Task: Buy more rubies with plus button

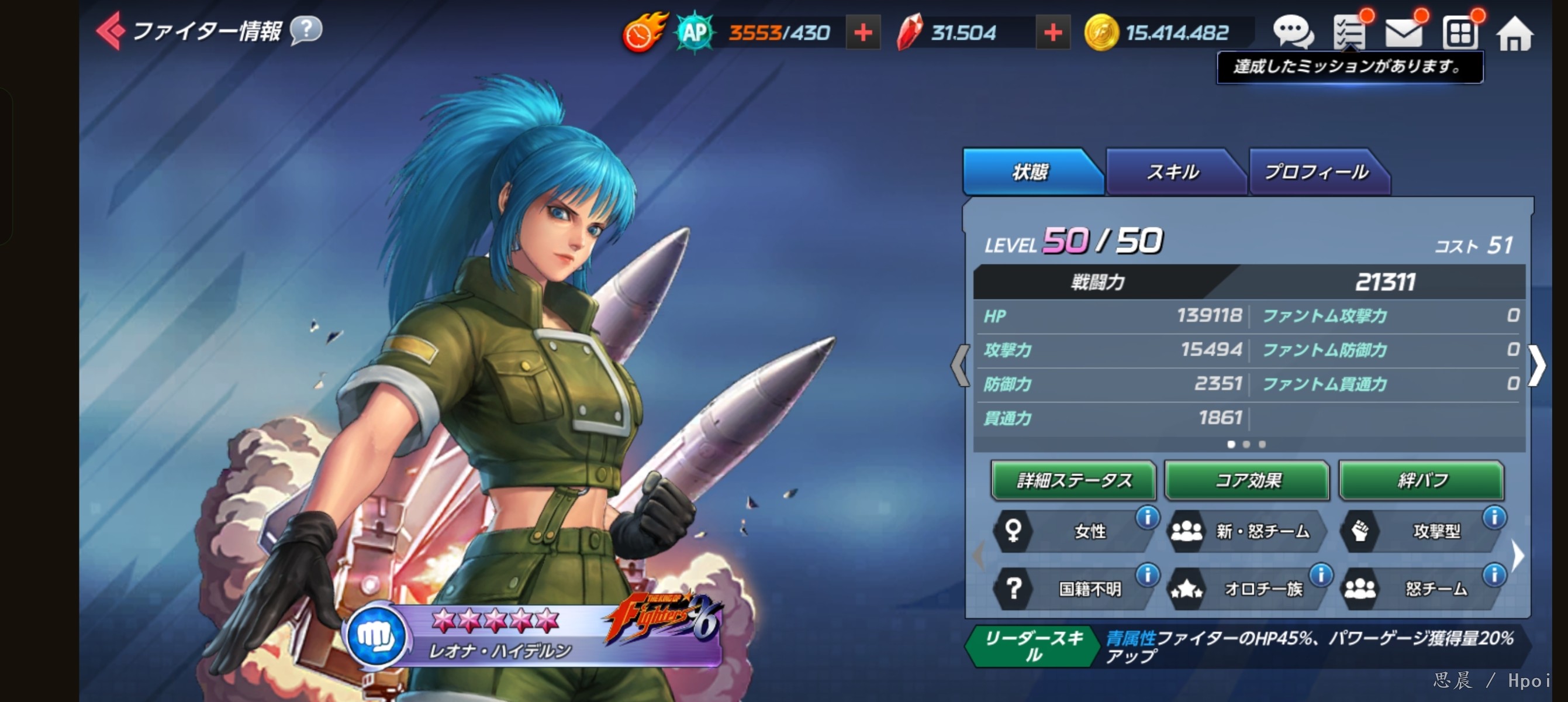Action: [x=1052, y=33]
